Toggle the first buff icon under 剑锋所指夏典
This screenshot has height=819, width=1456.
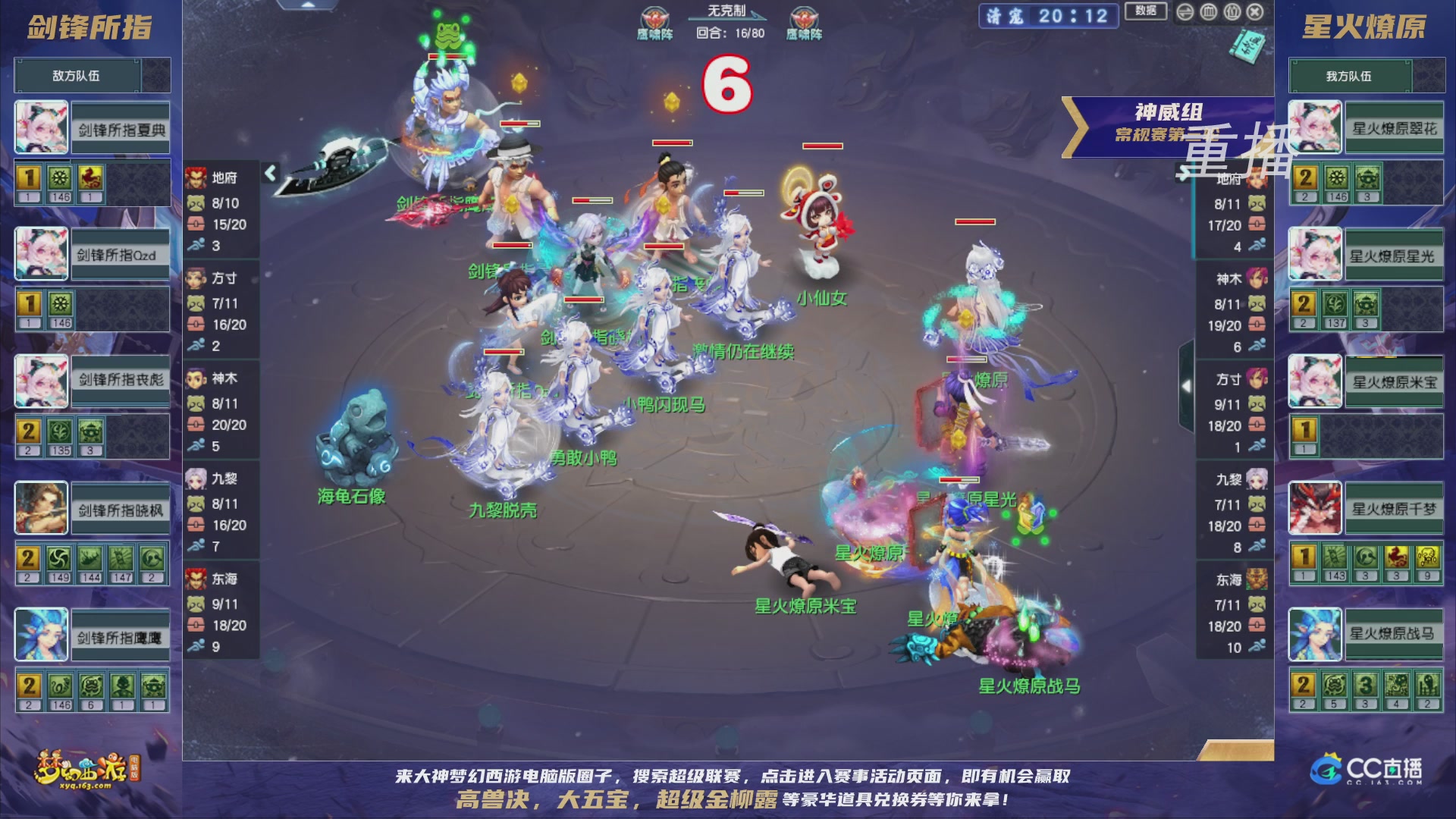(28, 176)
